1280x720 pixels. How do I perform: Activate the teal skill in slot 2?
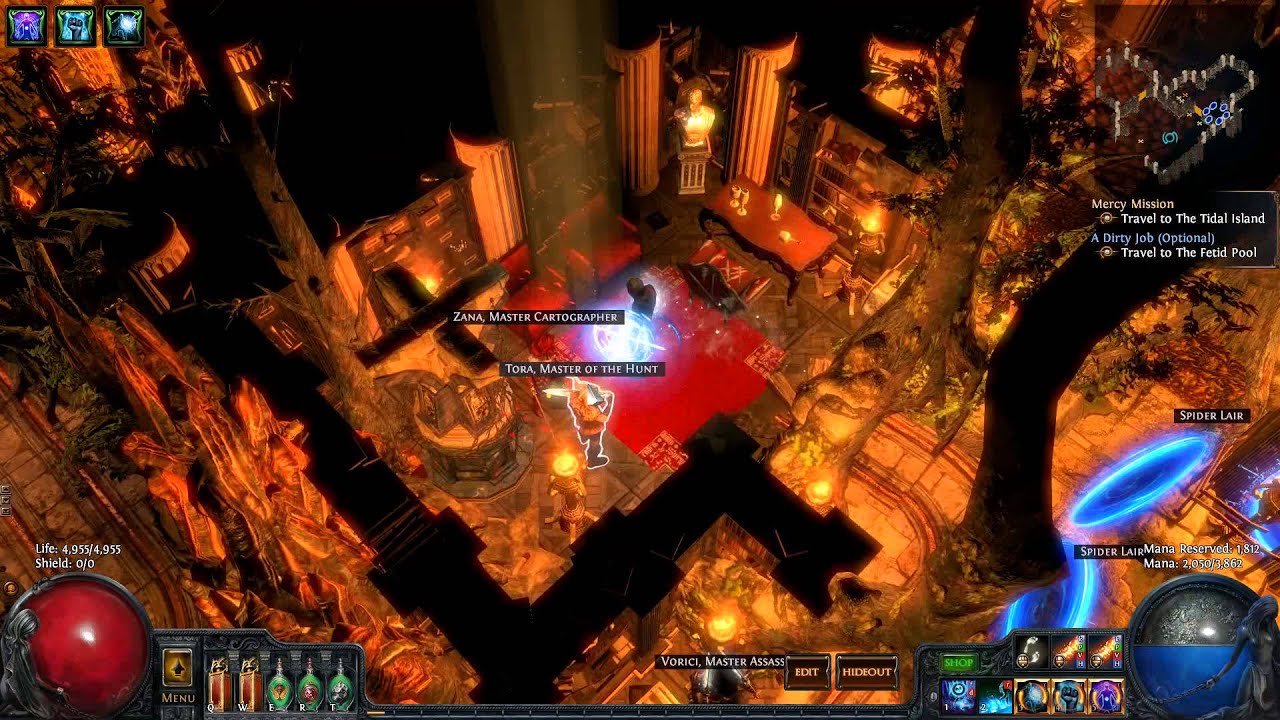click(995, 696)
